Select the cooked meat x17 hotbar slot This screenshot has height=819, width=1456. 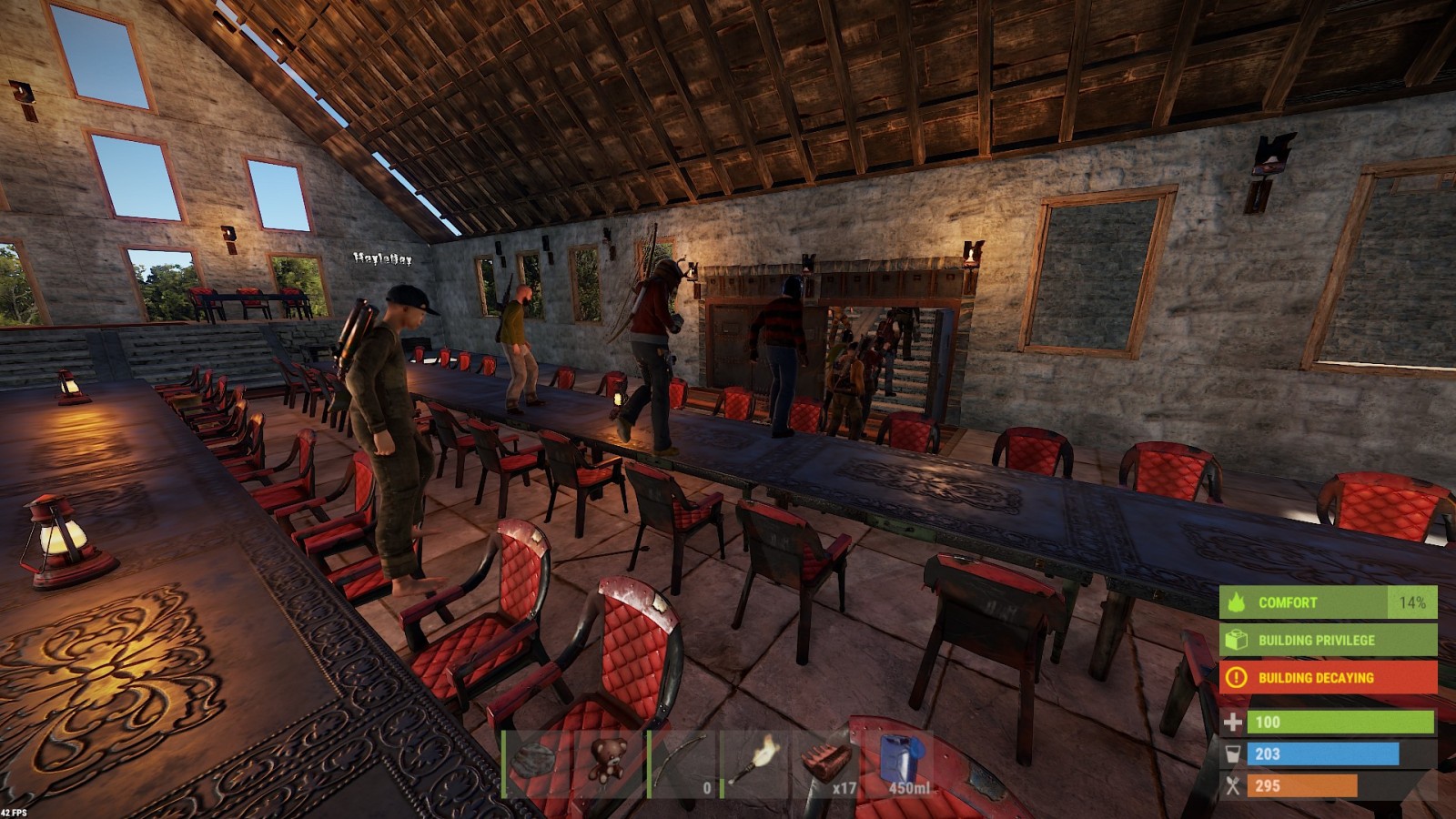[826, 764]
